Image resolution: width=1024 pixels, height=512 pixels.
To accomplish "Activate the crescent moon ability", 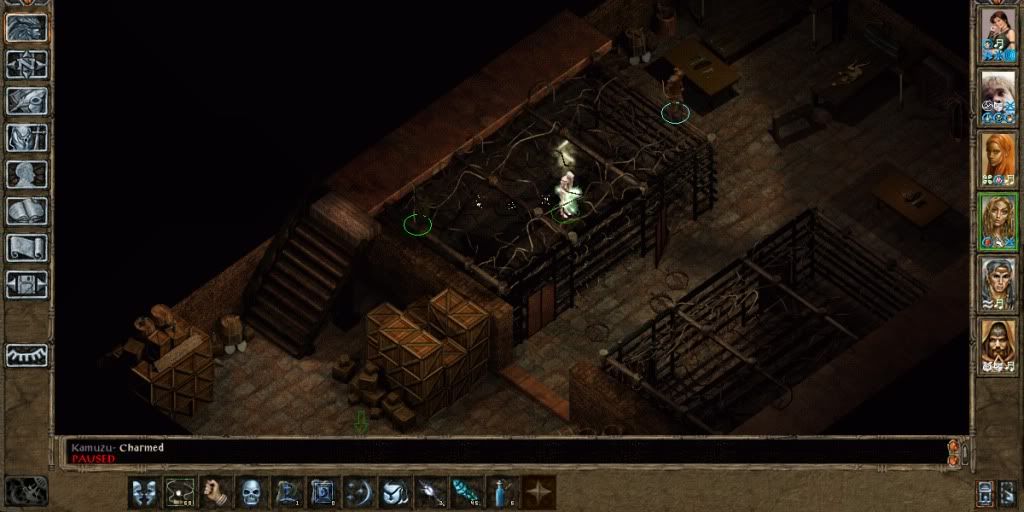I will 360,491.
